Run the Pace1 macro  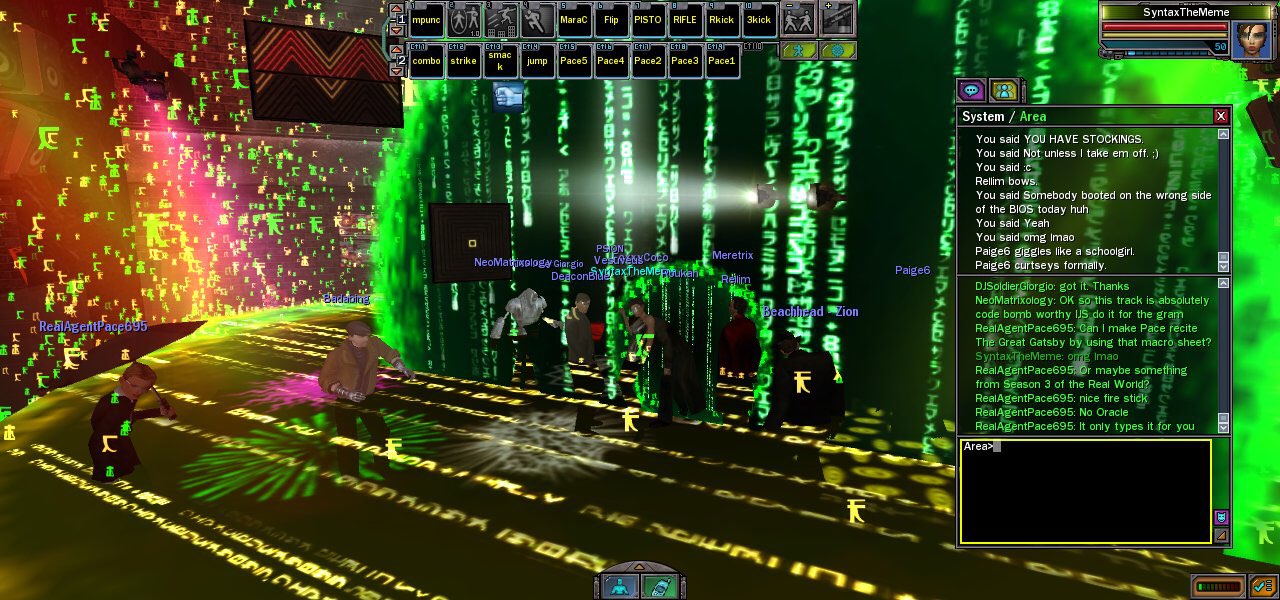(722, 61)
